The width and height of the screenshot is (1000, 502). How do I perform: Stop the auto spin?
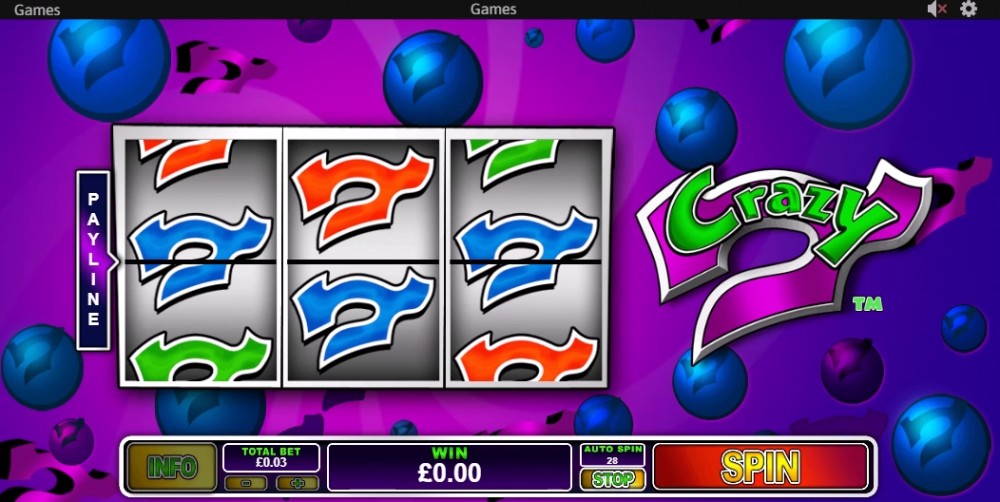pyautogui.click(x=612, y=479)
